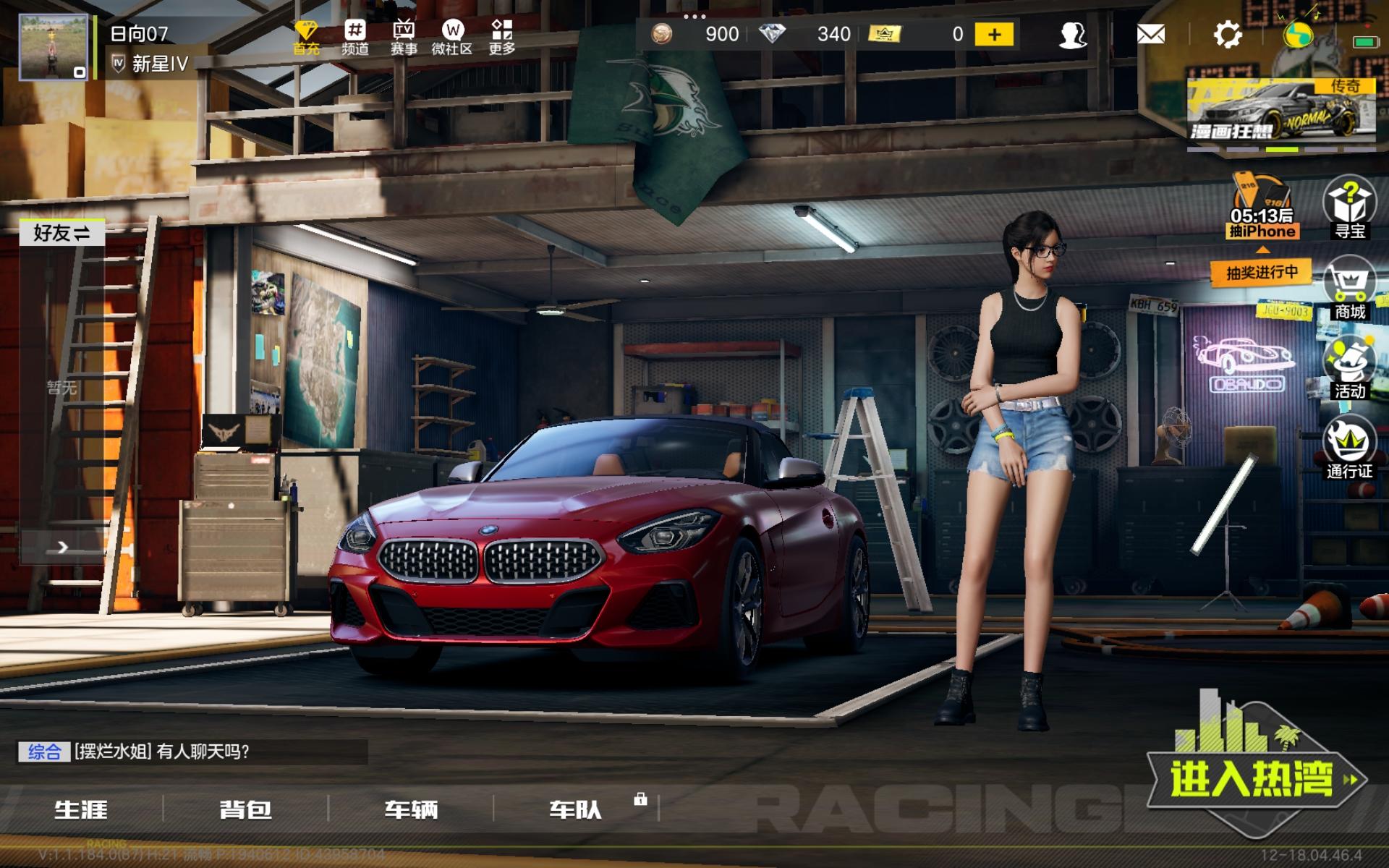The height and width of the screenshot is (868, 1389).
Task: Open the 频道 channel page
Action: click(355, 37)
